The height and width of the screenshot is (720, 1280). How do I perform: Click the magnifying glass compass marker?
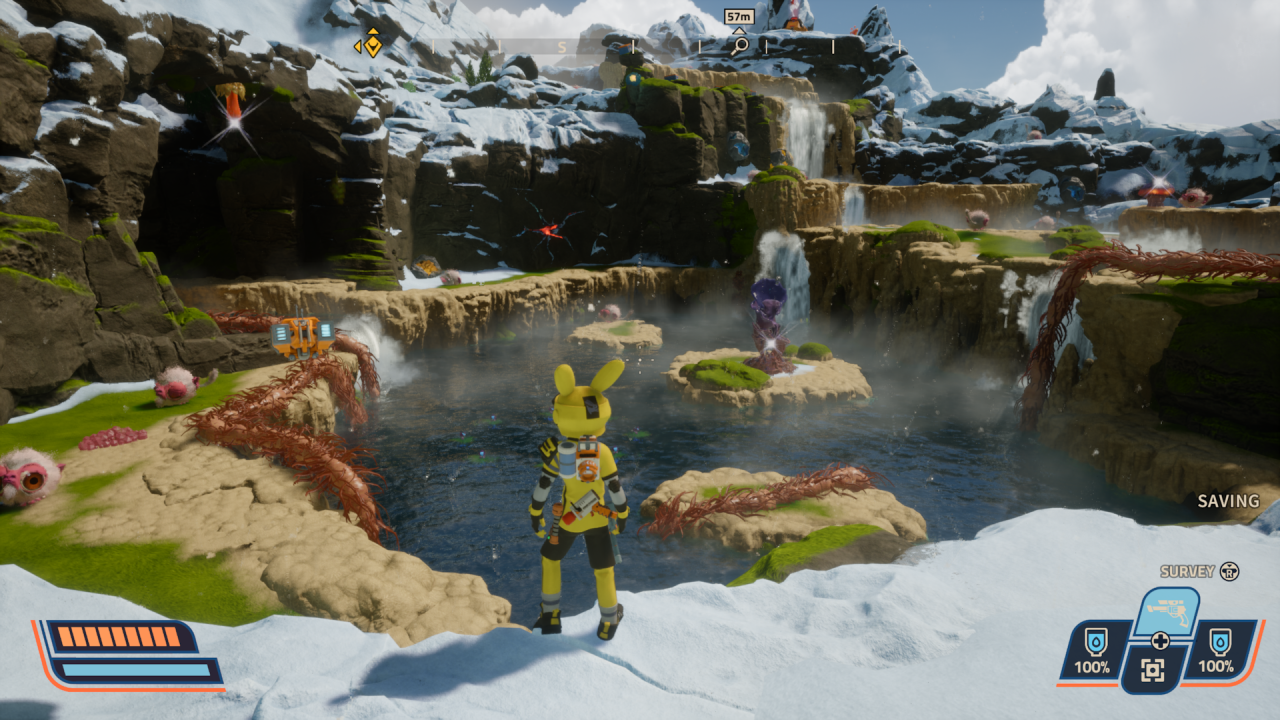[739, 44]
